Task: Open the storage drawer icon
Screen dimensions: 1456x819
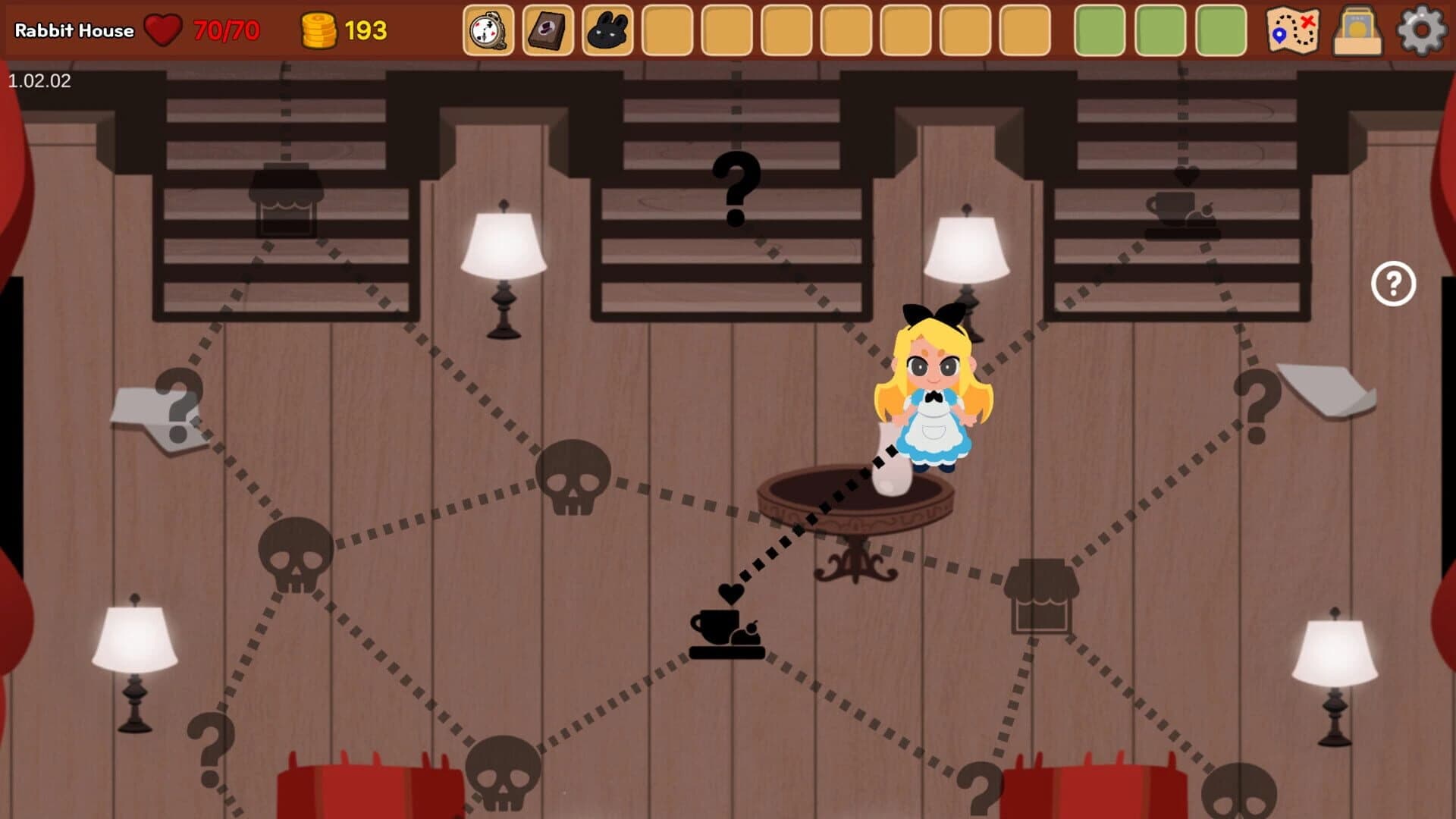Action: coord(1357,31)
